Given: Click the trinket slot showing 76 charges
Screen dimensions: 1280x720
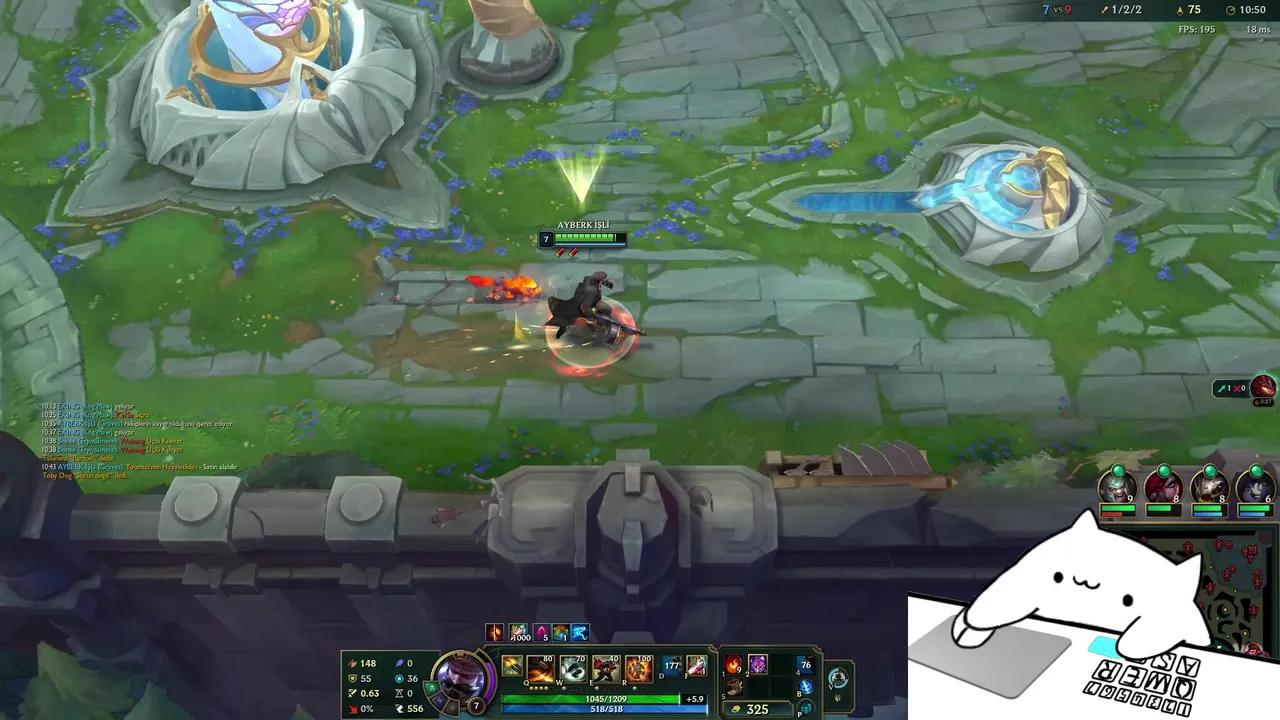Looking at the screenshot, I should [x=804, y=667].
